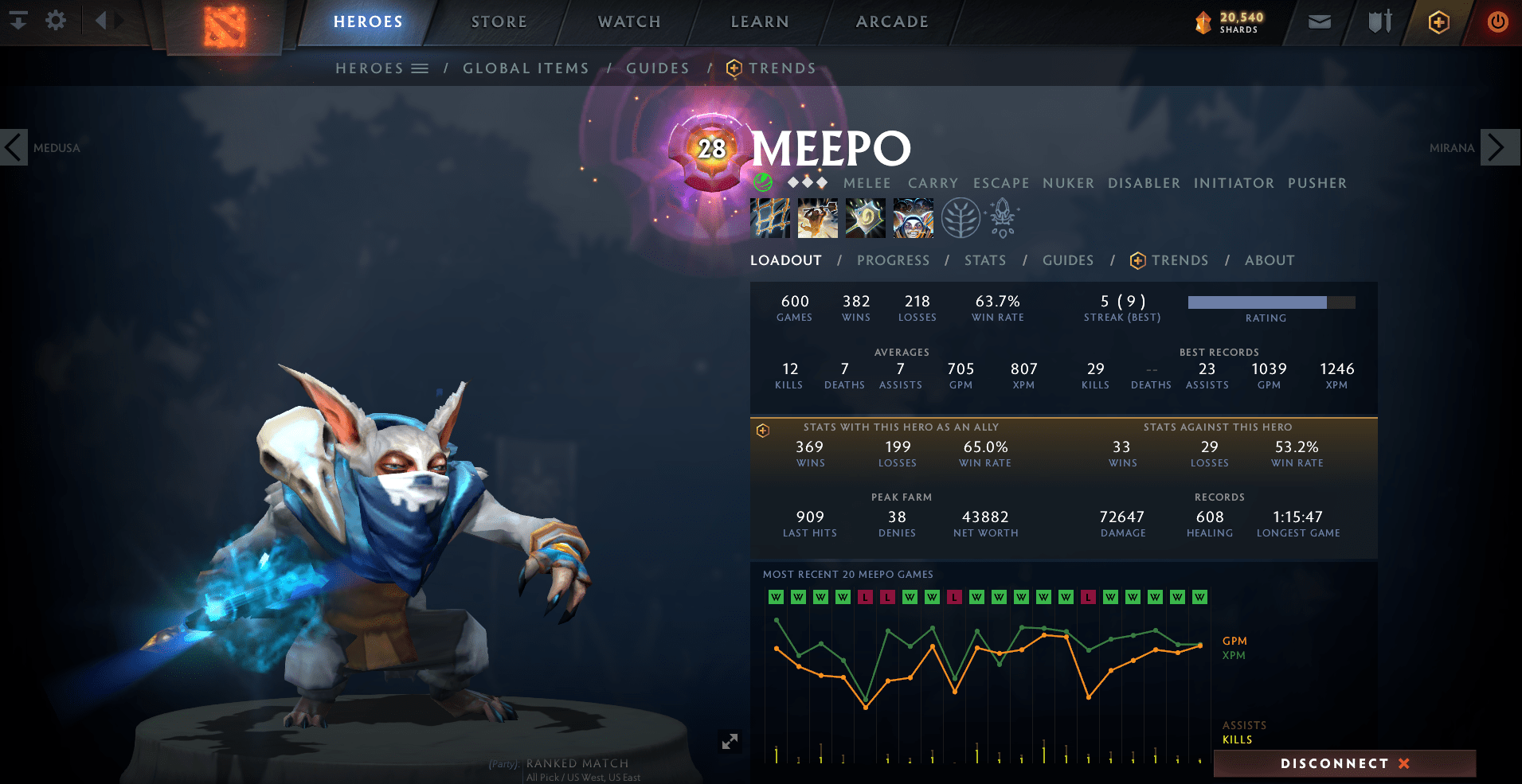
Task: Show previous hero Medusa
Action: point(14,147)
